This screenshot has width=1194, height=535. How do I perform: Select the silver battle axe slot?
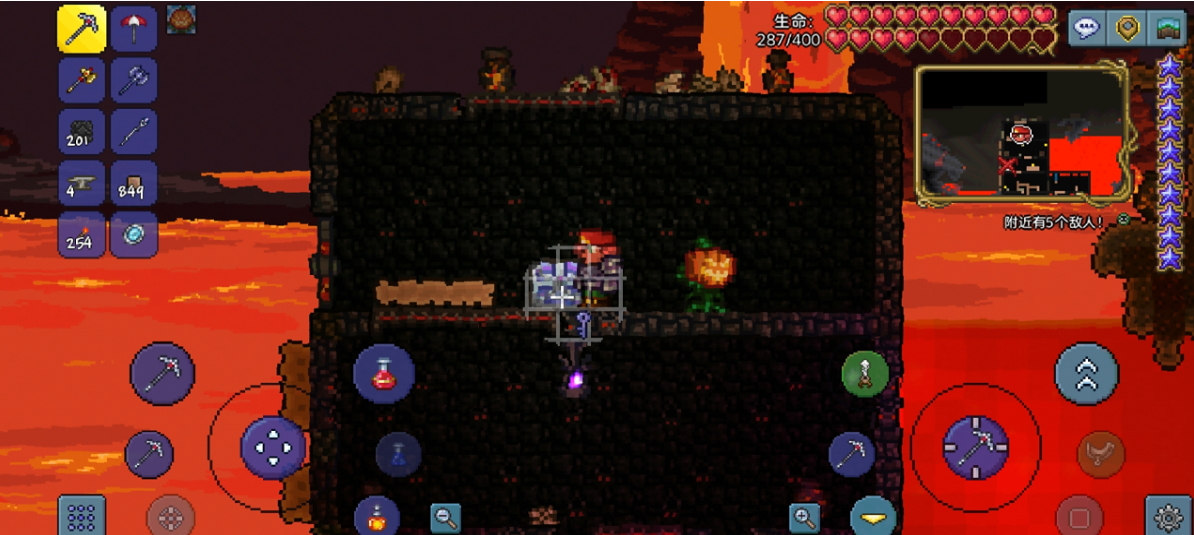[134, 81]
